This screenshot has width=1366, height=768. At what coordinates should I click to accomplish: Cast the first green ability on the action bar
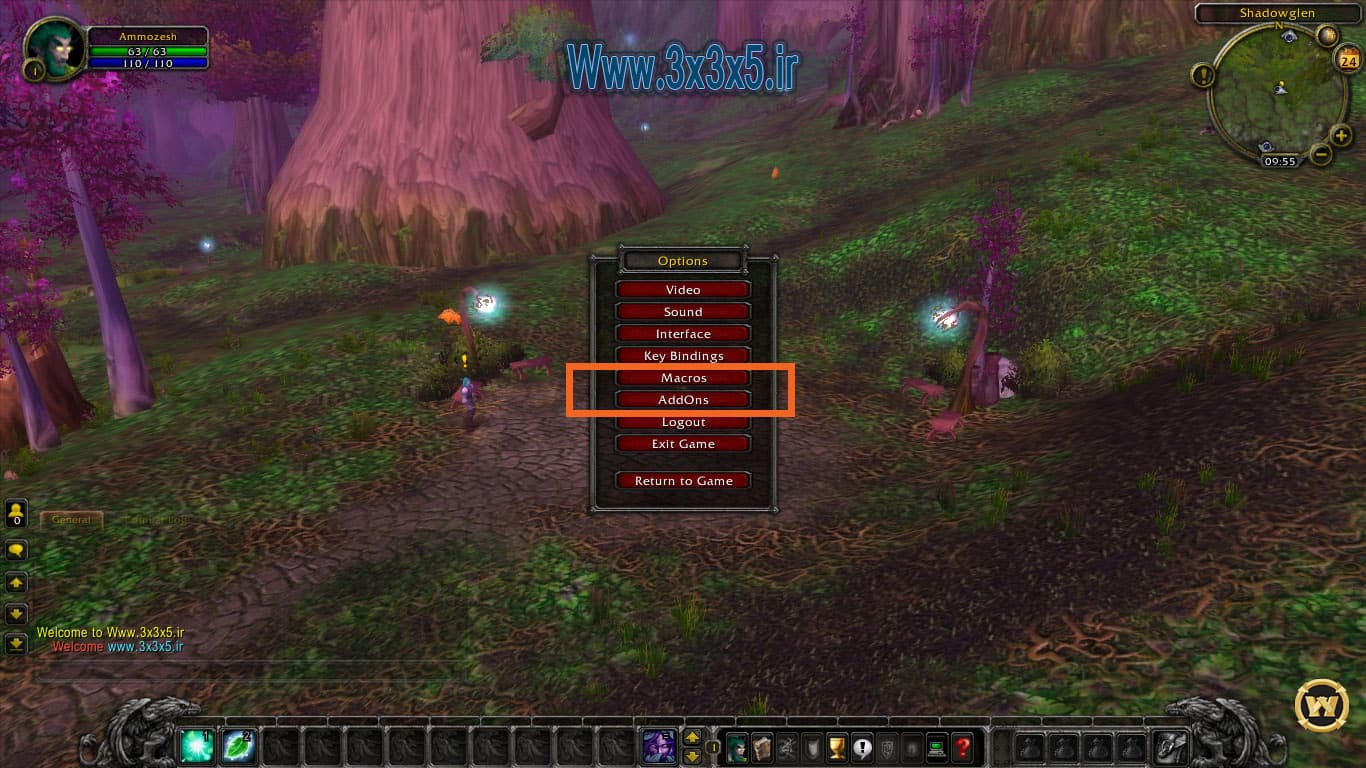196,745
